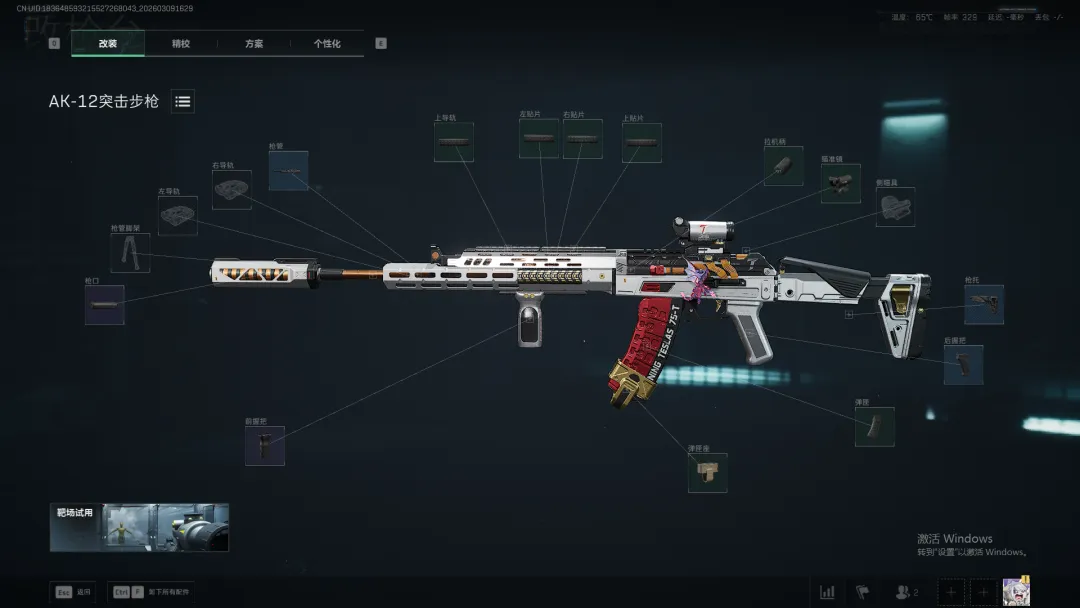The height and width of the screenshot is (608, 1080).
Task: Open the list menu beside AK-12突击步枪
Action: coord(183,101)
